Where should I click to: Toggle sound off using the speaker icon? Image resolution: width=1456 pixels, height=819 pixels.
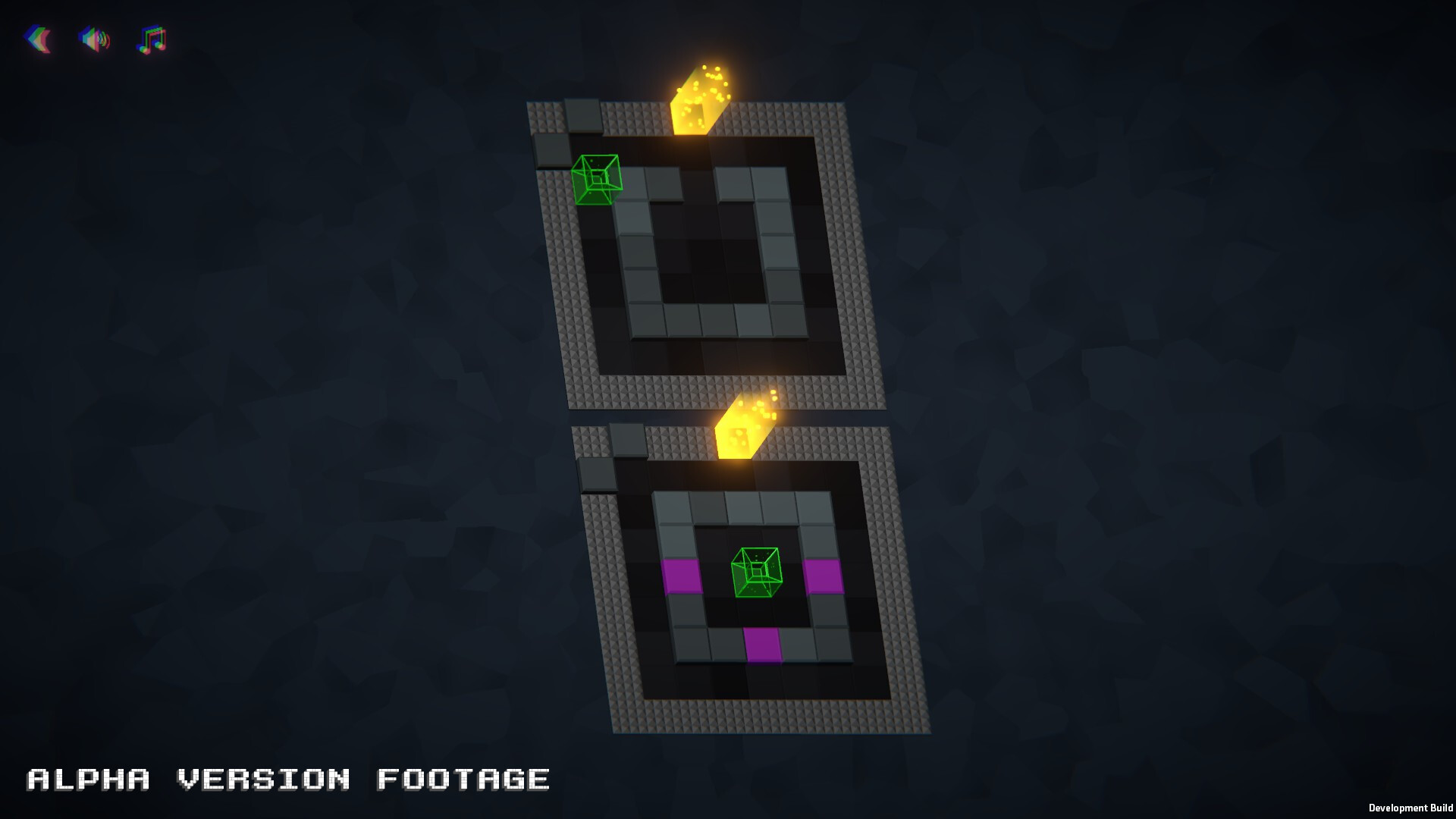pyautogui.click(x=94, y=40)
